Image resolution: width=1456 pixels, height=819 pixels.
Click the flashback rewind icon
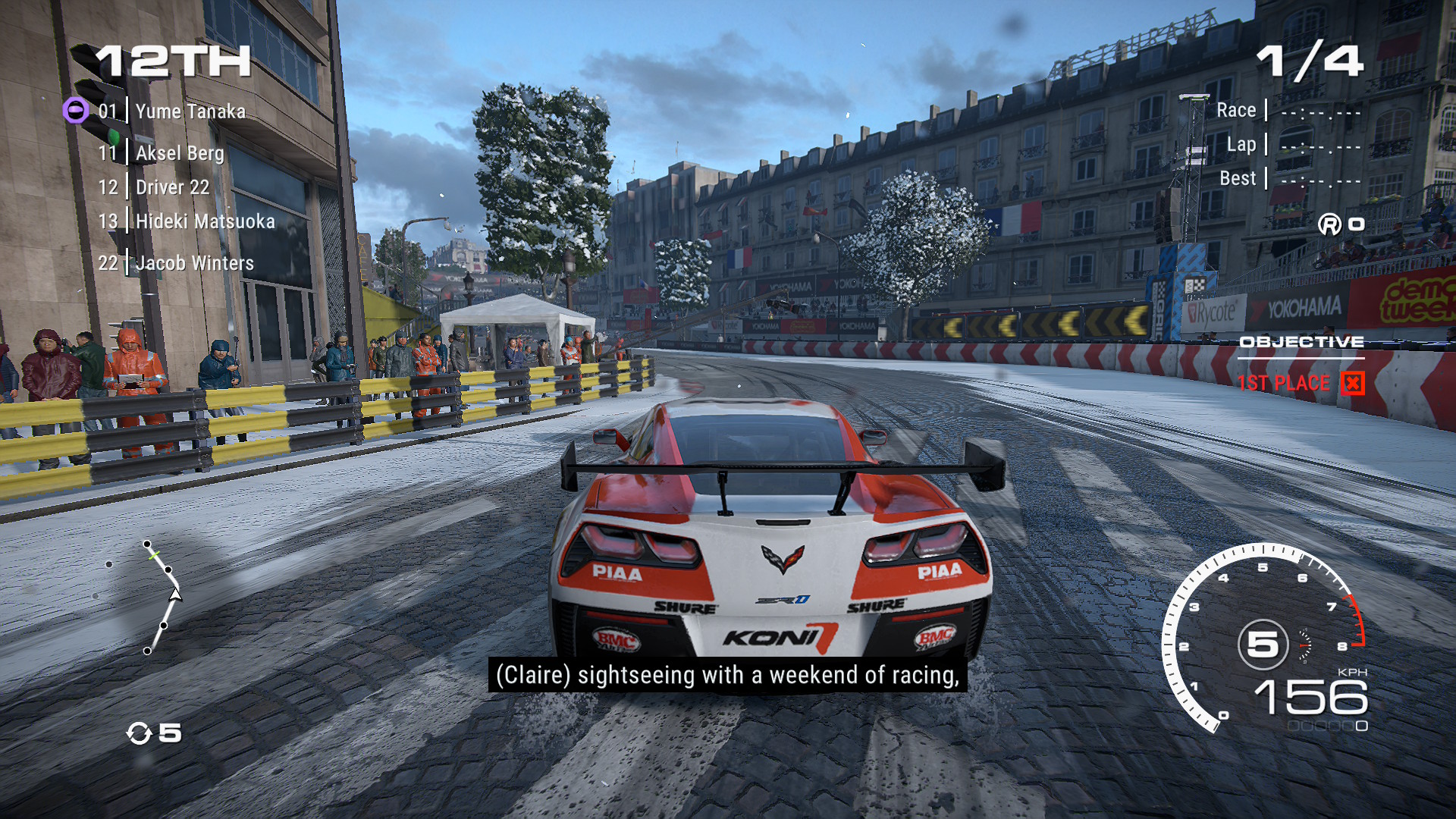140,733
